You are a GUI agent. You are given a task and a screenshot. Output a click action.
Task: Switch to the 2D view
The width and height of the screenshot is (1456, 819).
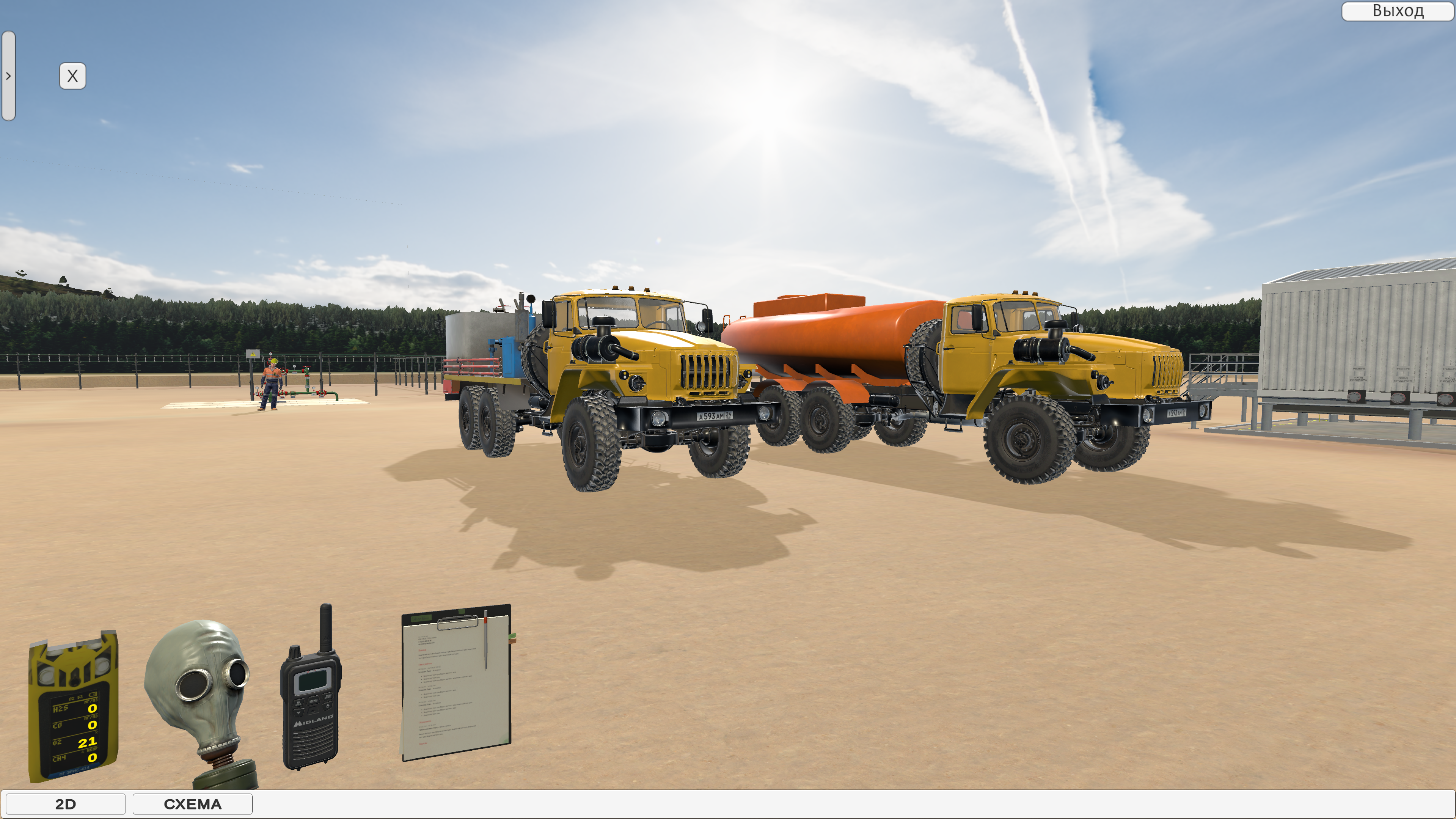[x=66, y=804]
